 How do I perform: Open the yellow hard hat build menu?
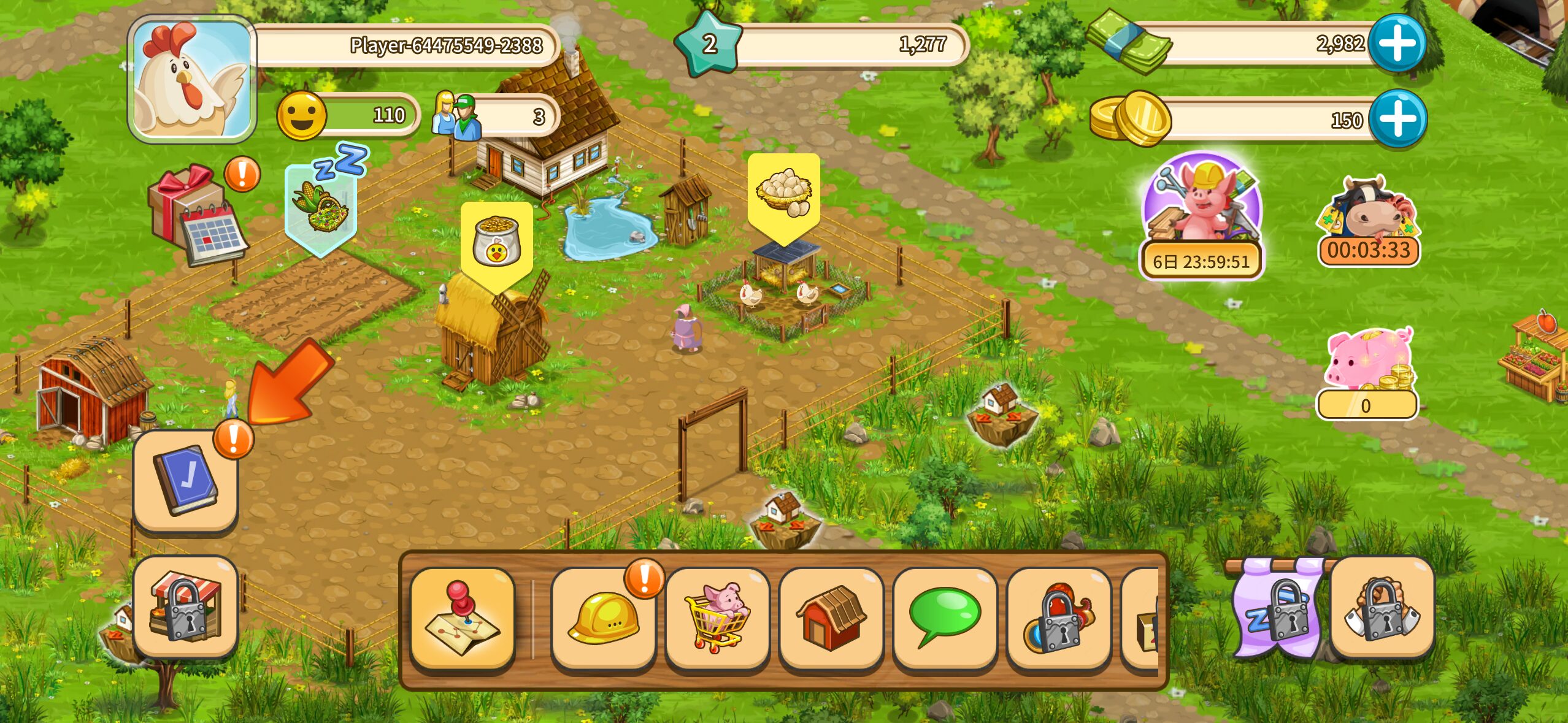tap(603, 618)
